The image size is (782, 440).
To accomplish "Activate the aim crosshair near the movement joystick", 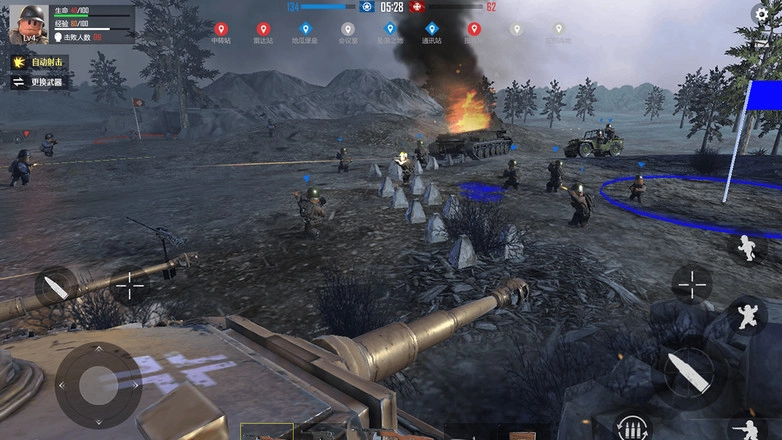I will click(129, 288).
